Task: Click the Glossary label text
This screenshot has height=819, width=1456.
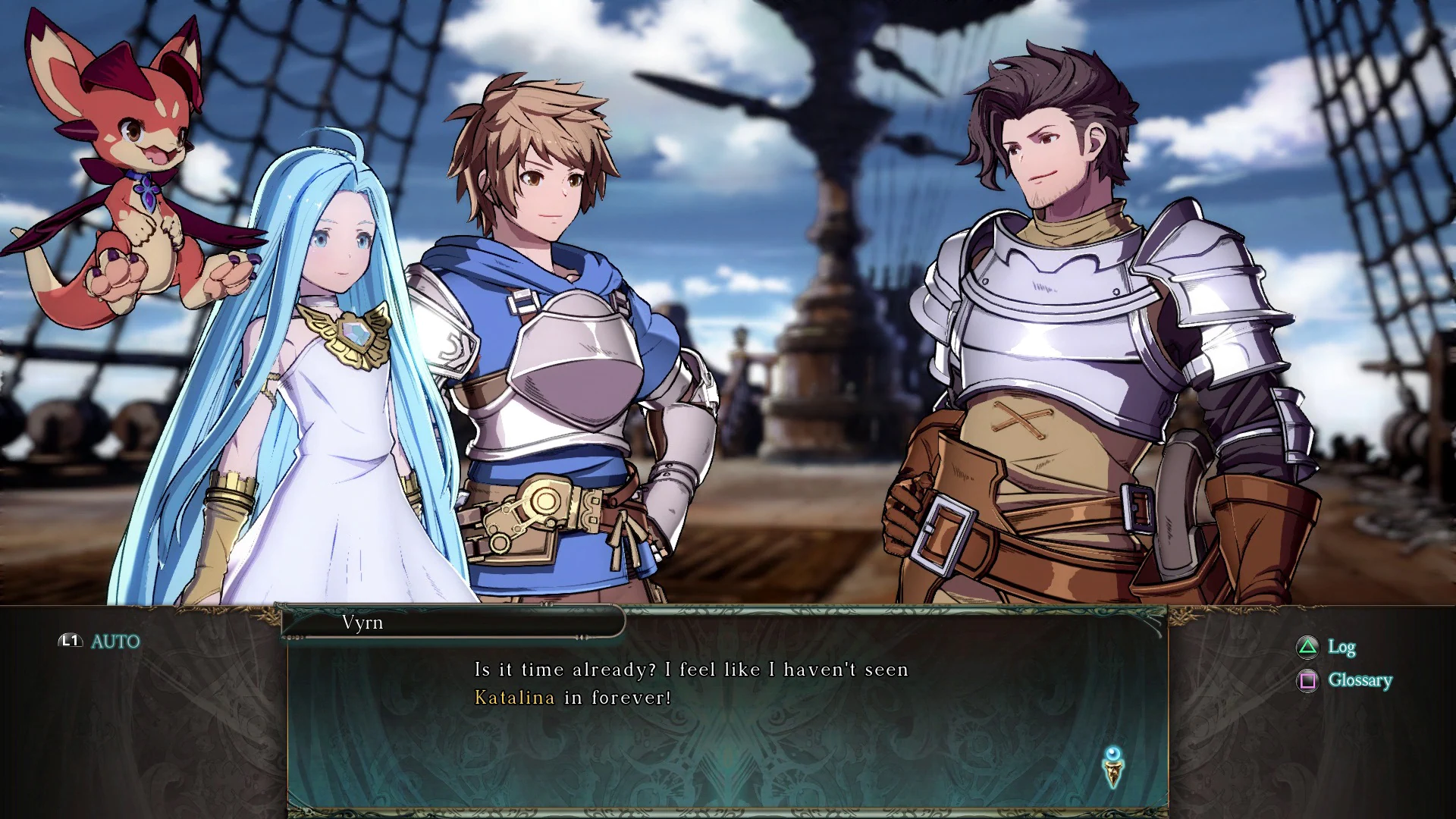Action: [x=1357, y=680]
